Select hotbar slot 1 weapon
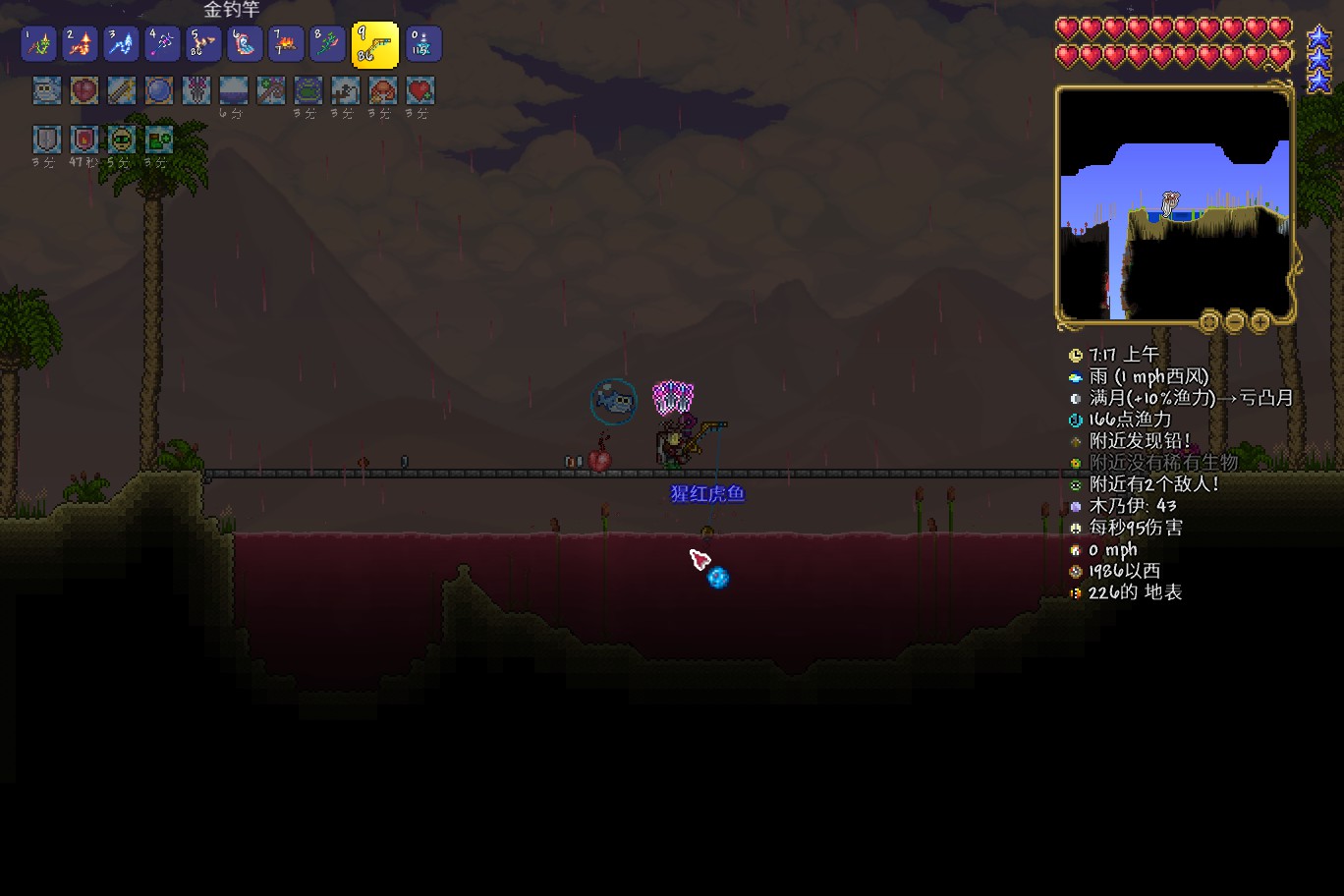The height and width of the screenshot is (896, 1344). 39,44
